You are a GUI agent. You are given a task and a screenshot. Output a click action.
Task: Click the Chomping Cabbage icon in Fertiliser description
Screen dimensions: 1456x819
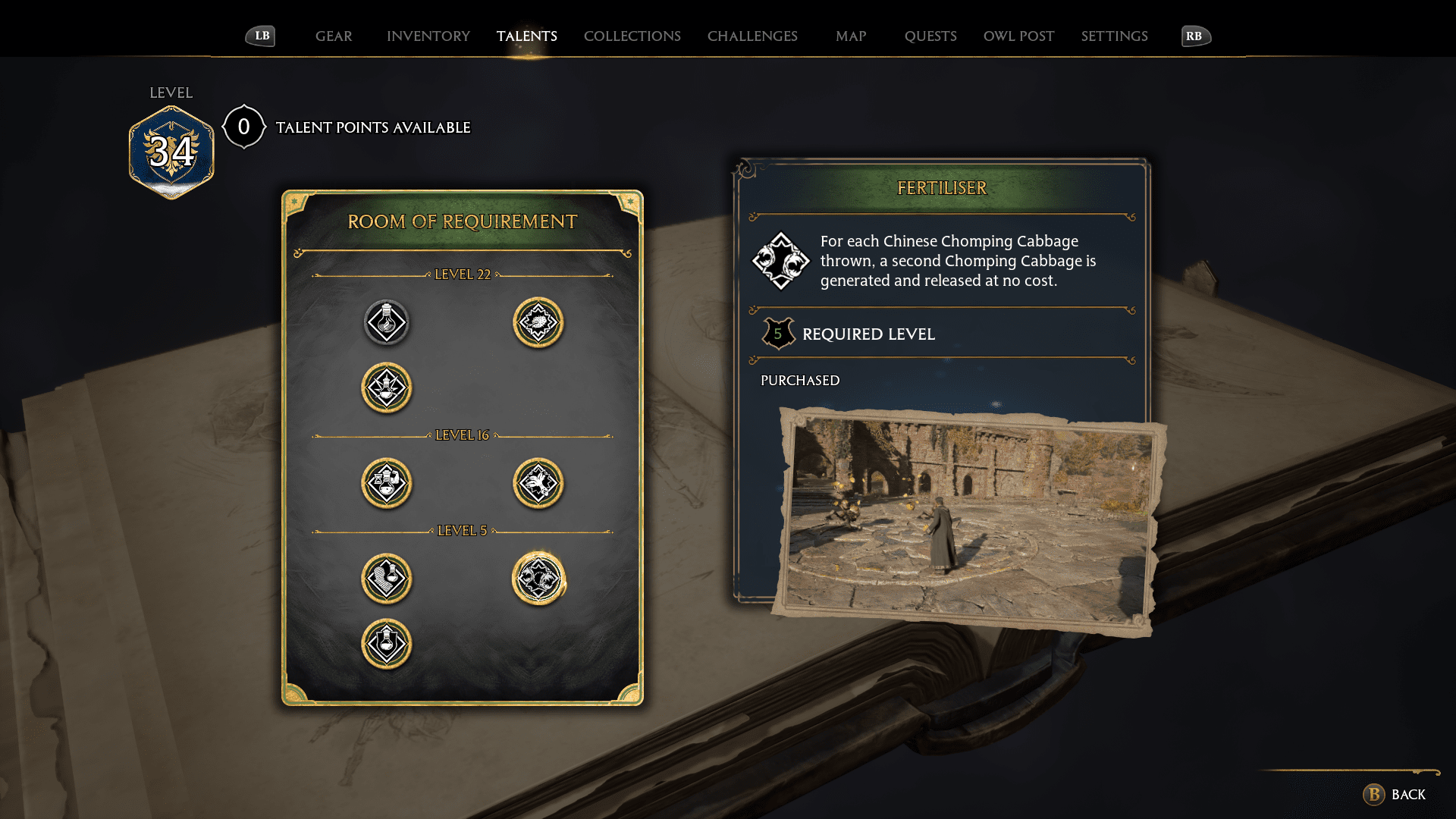click(781, 261)
